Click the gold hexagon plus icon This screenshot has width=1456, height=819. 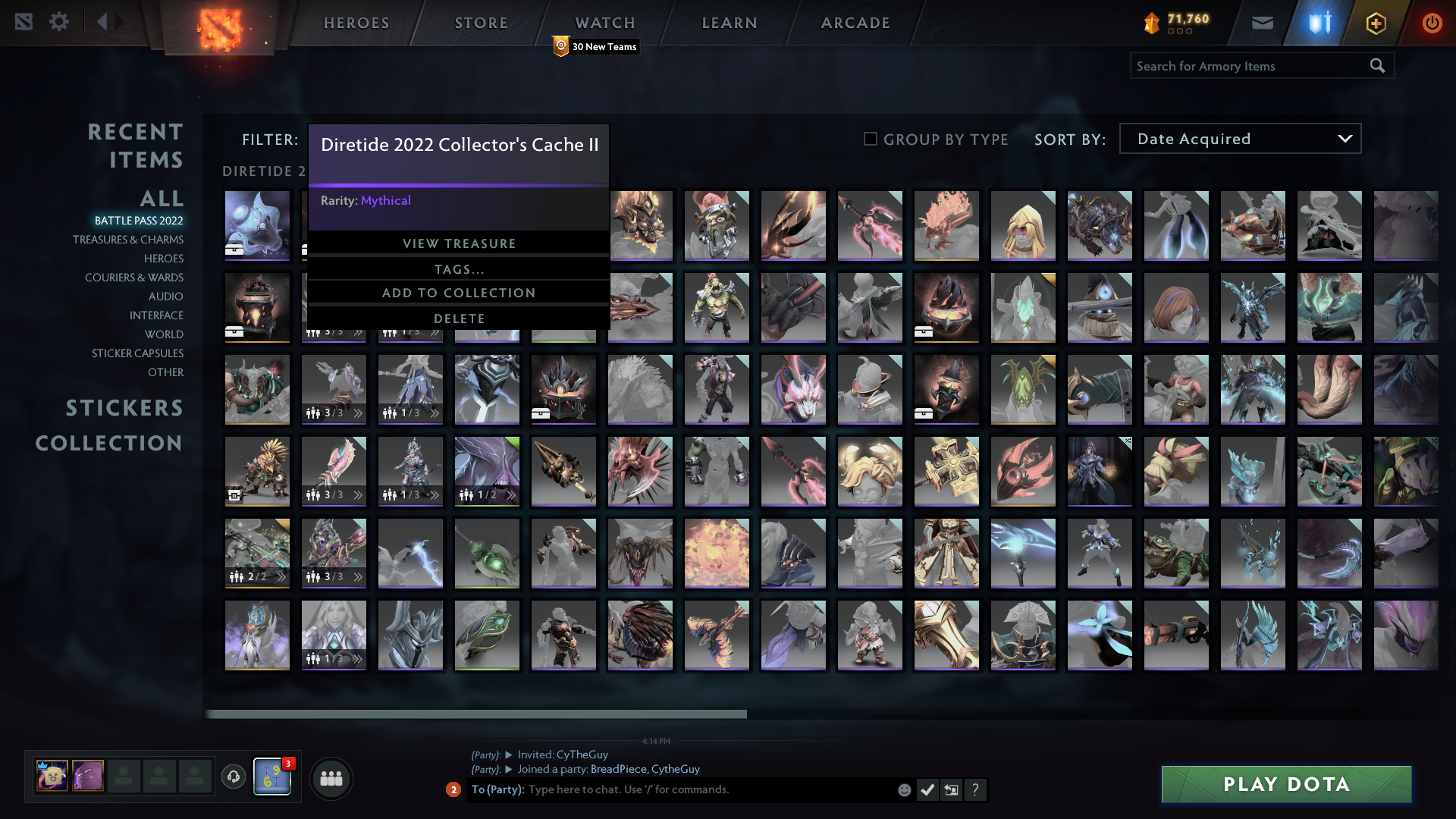1375,23
